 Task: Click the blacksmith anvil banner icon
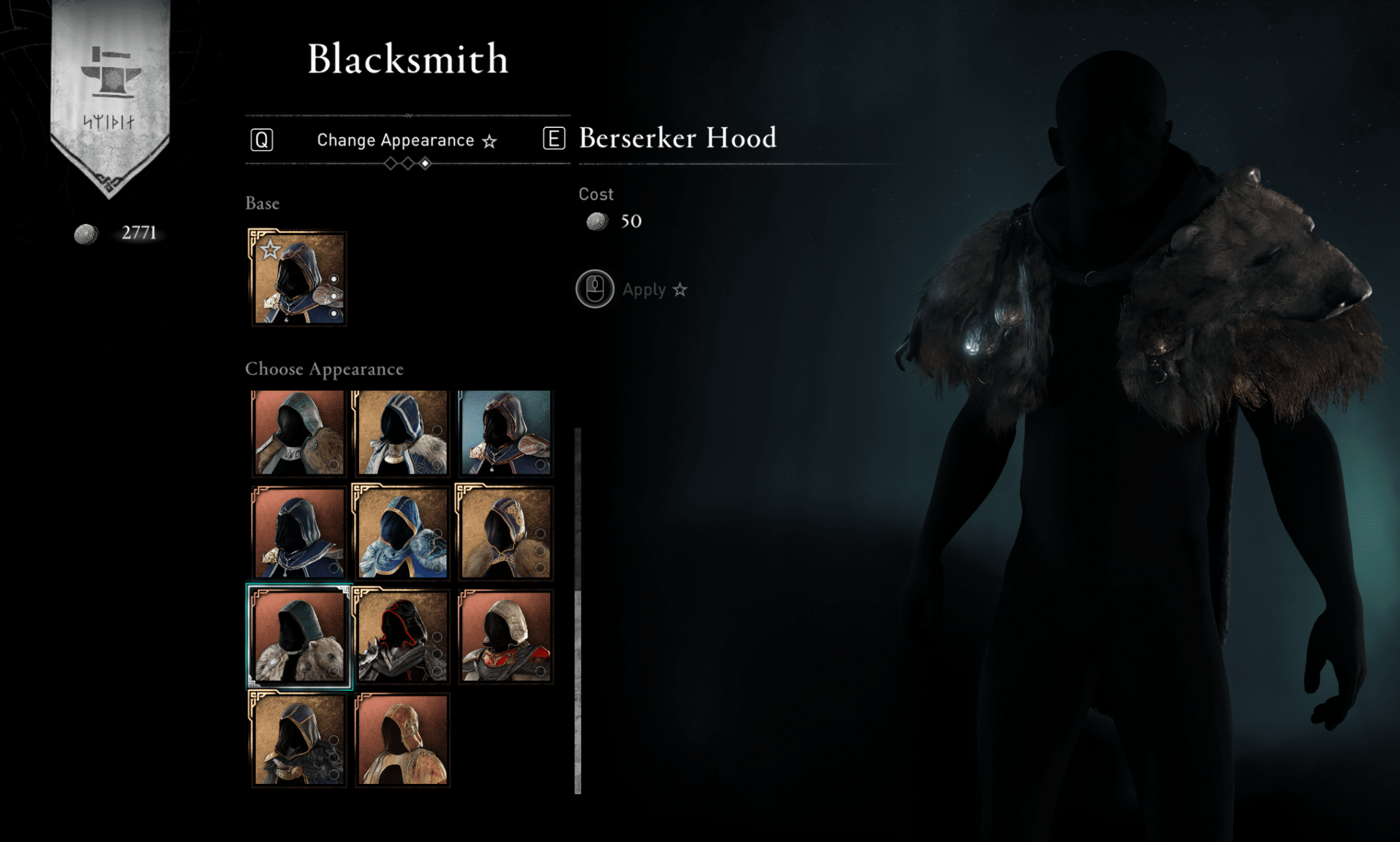pyautogui.click(x=111, y=74)
